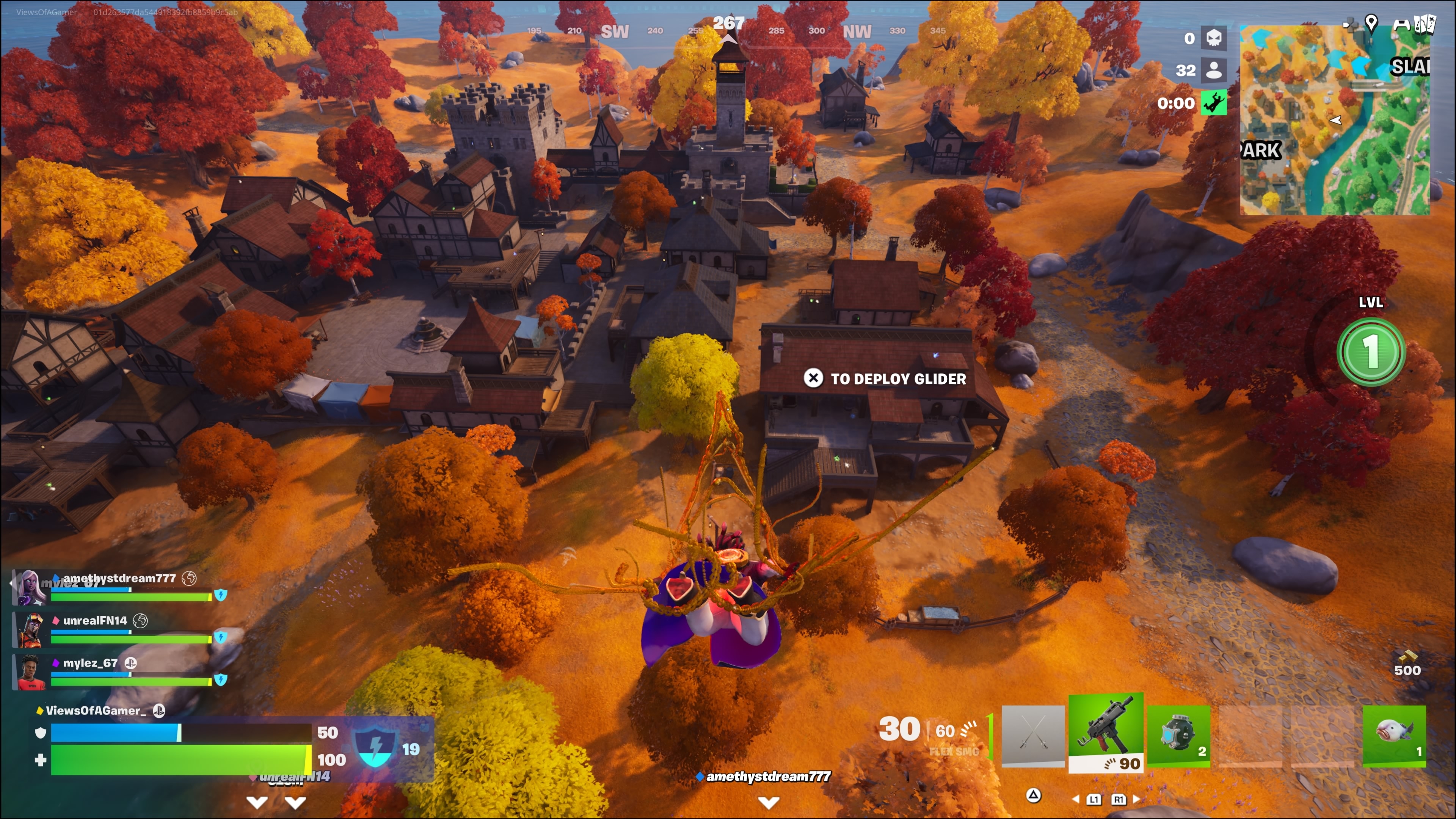Image resolution: width=1456 pixels, height=819 pixels.
Task: Click the green level 1 badge
Action: point(1371,351)
